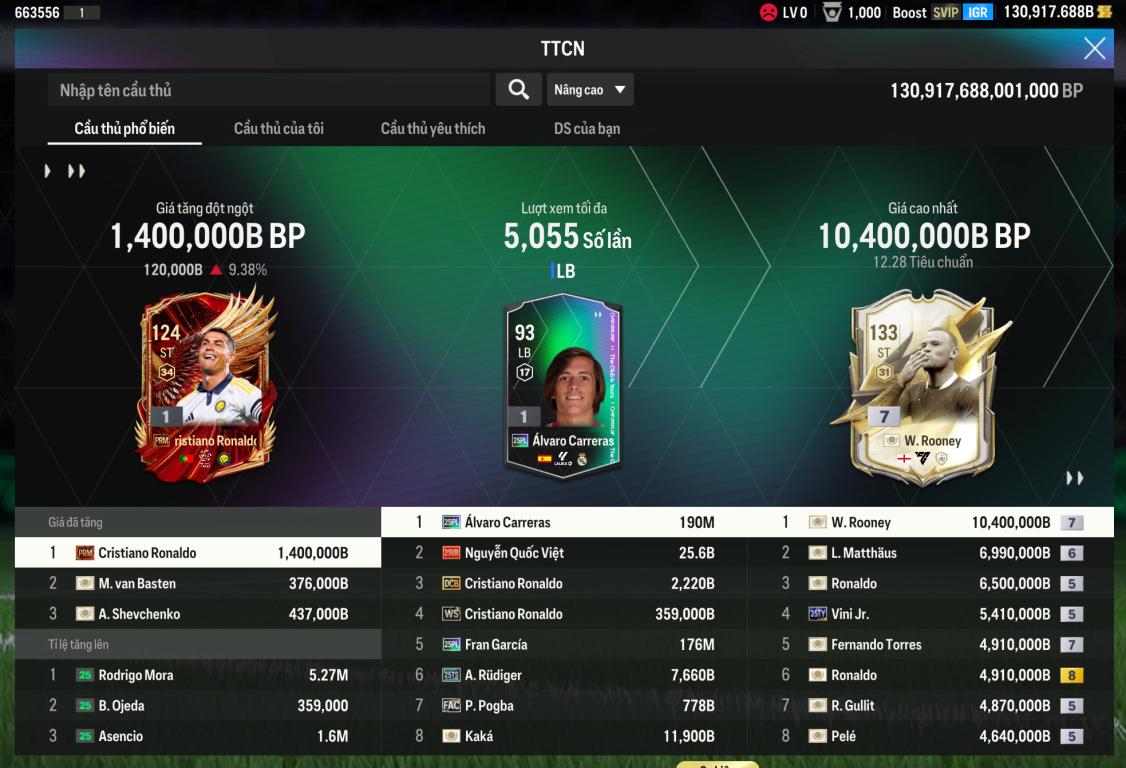Open the Cầu thủ yêu thích tab
Image resolution: width=1126 pixels, height=768 pixels.
[433, 129]
